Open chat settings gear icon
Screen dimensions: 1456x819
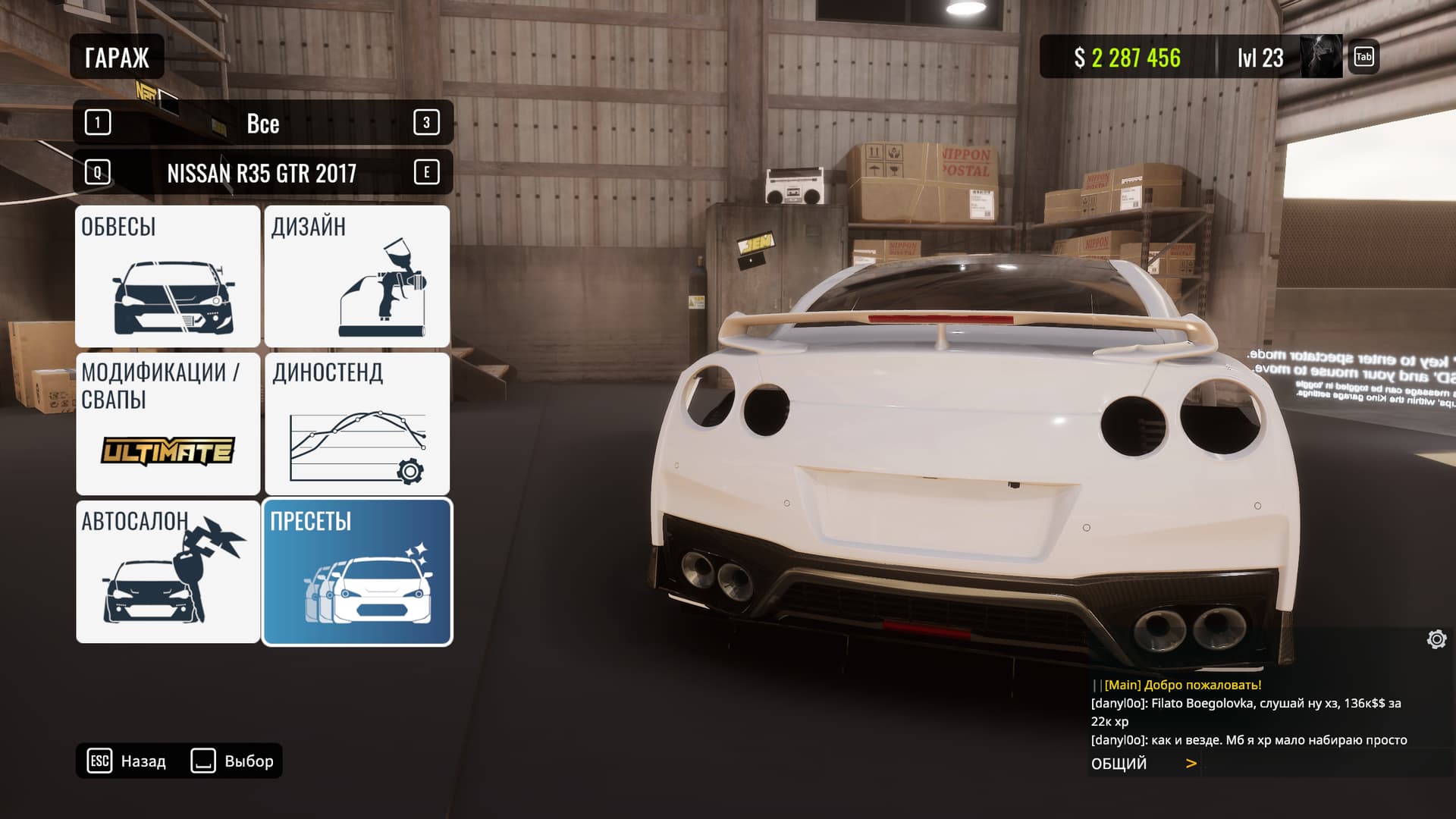[1436, 639]
